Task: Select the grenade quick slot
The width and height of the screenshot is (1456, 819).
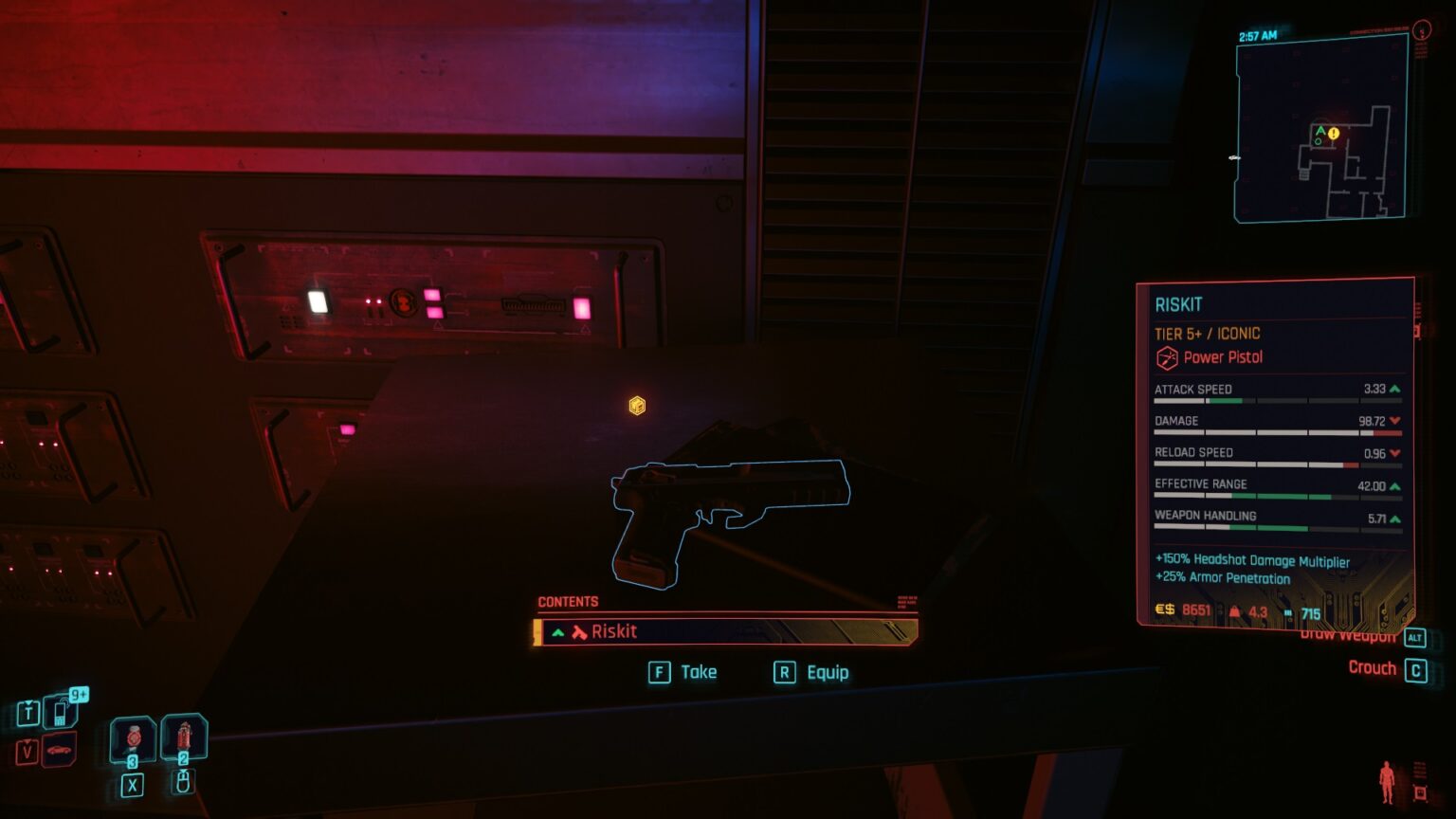Action: point(184,738)
